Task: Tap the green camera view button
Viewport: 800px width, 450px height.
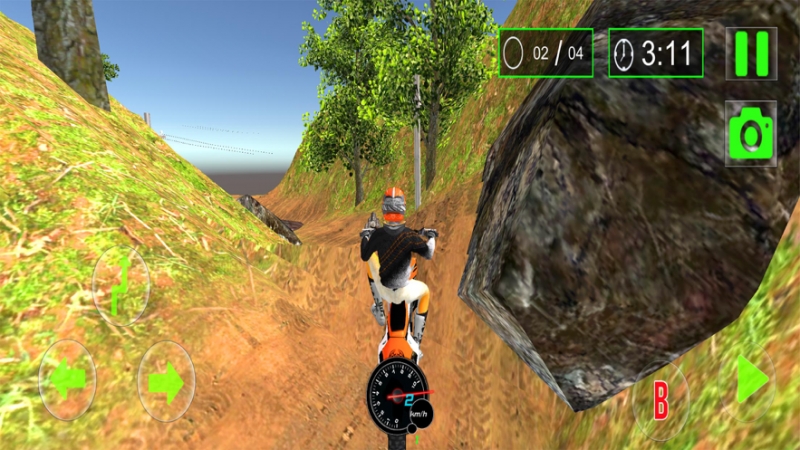Action: 751,133
